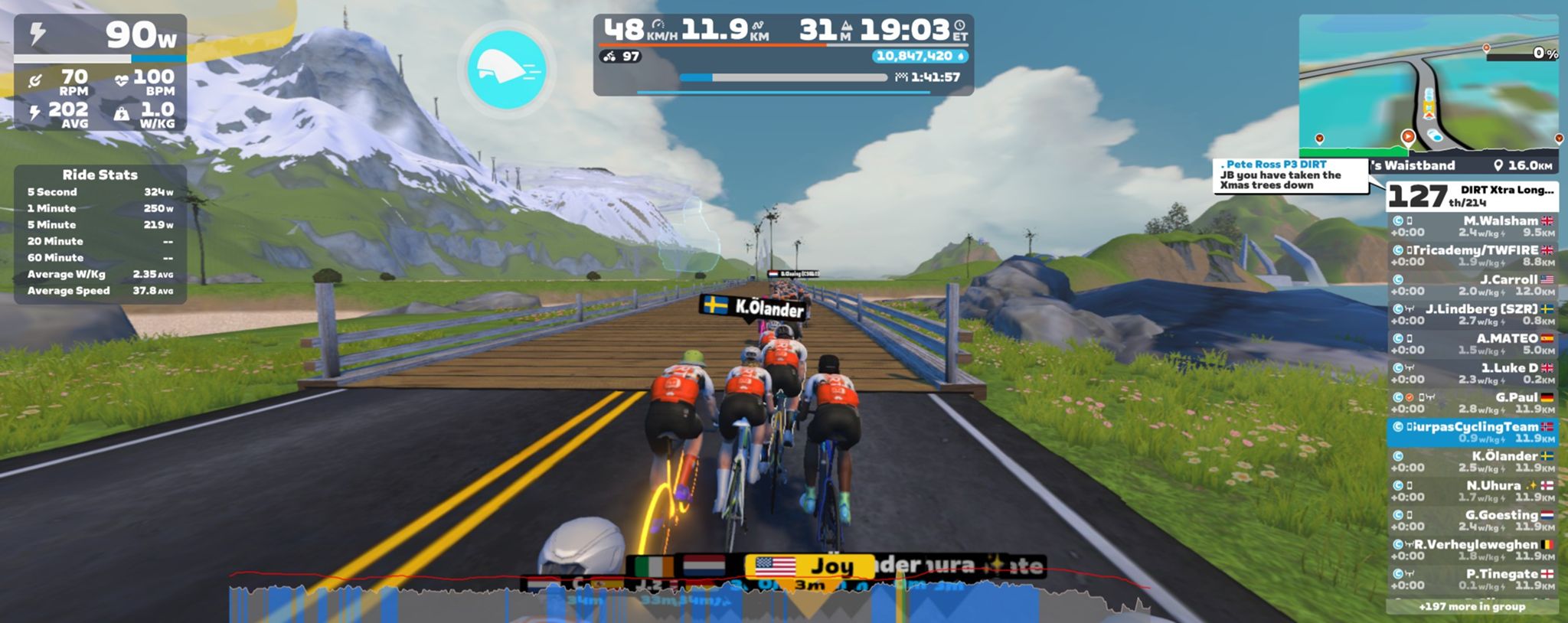
Task: Expand the +197 more in group row
Action: pyautogui.click(x=1472, y=607)
